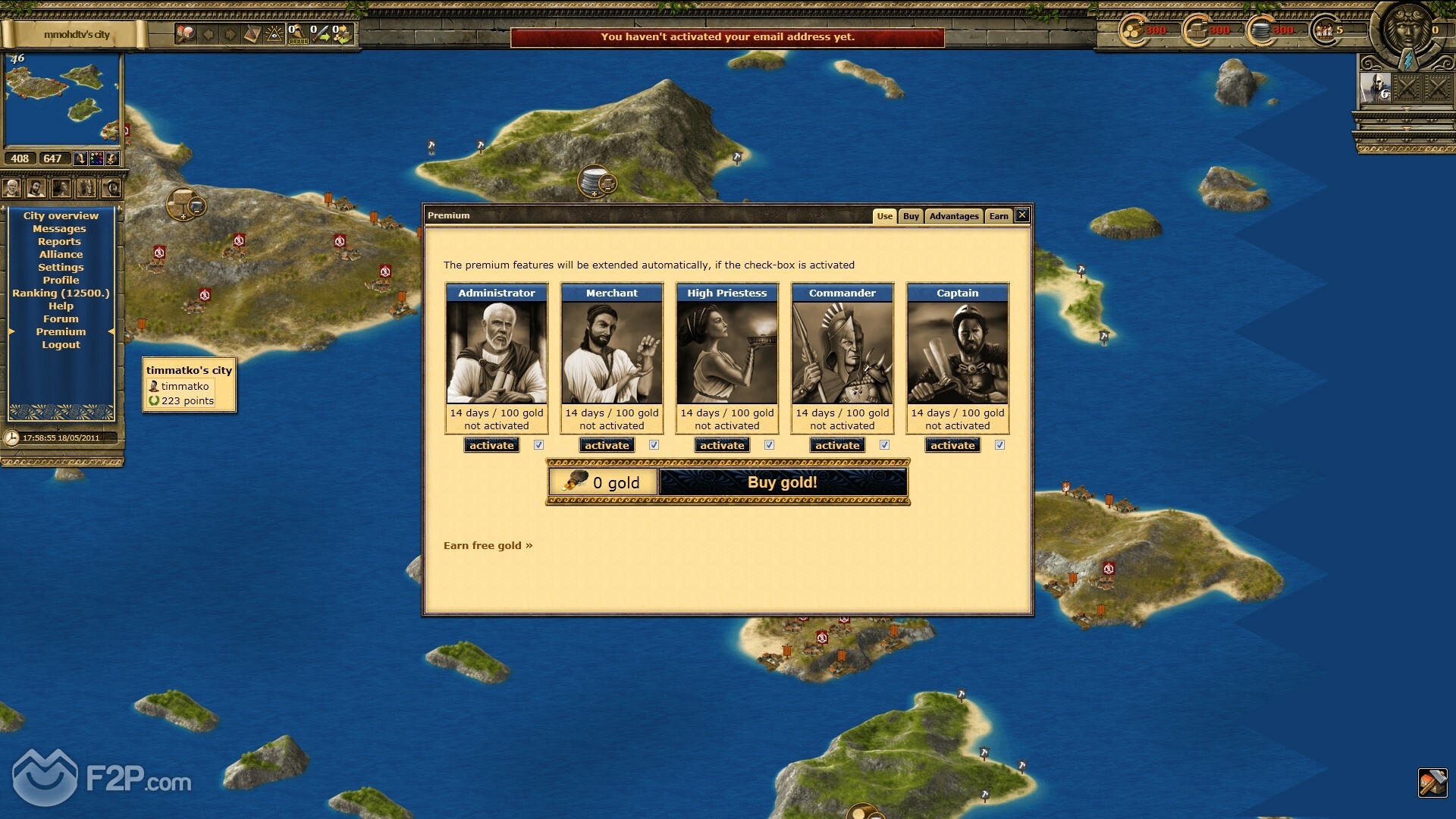Close the Premium window
This screenshot has width=1456, height=819.
tap(1022, 215)
